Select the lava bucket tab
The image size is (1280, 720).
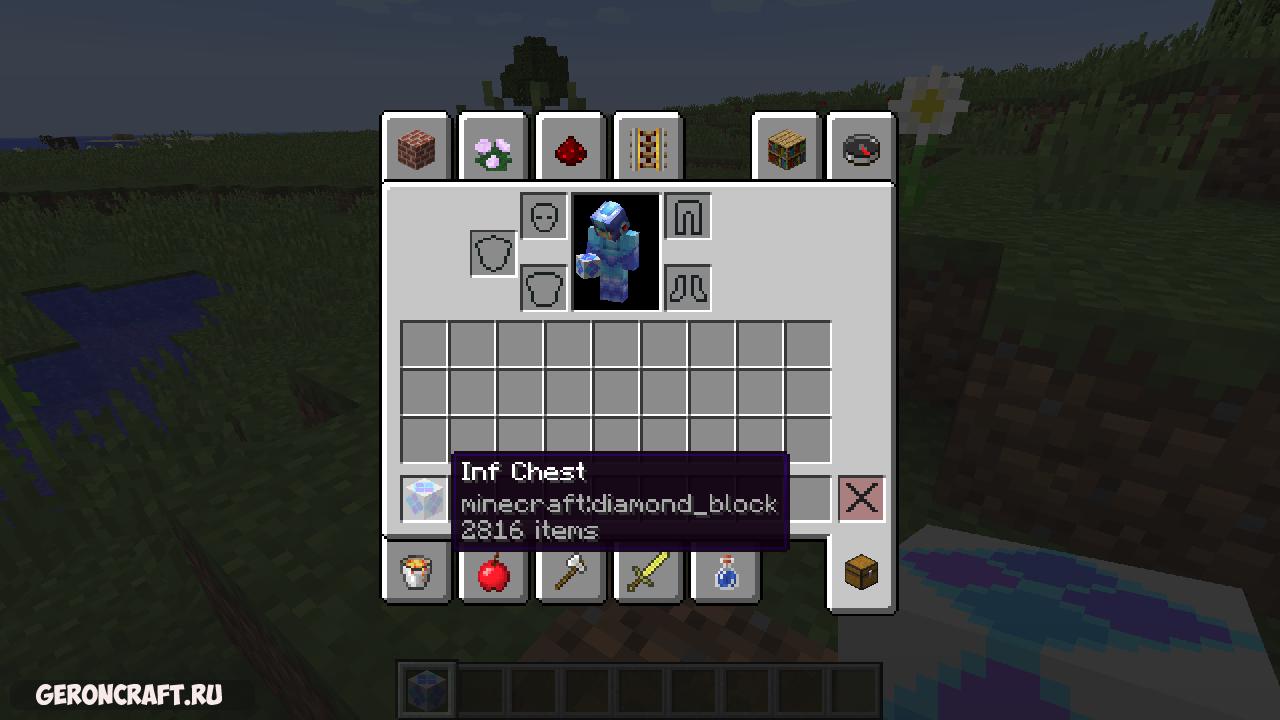(416, 573)
